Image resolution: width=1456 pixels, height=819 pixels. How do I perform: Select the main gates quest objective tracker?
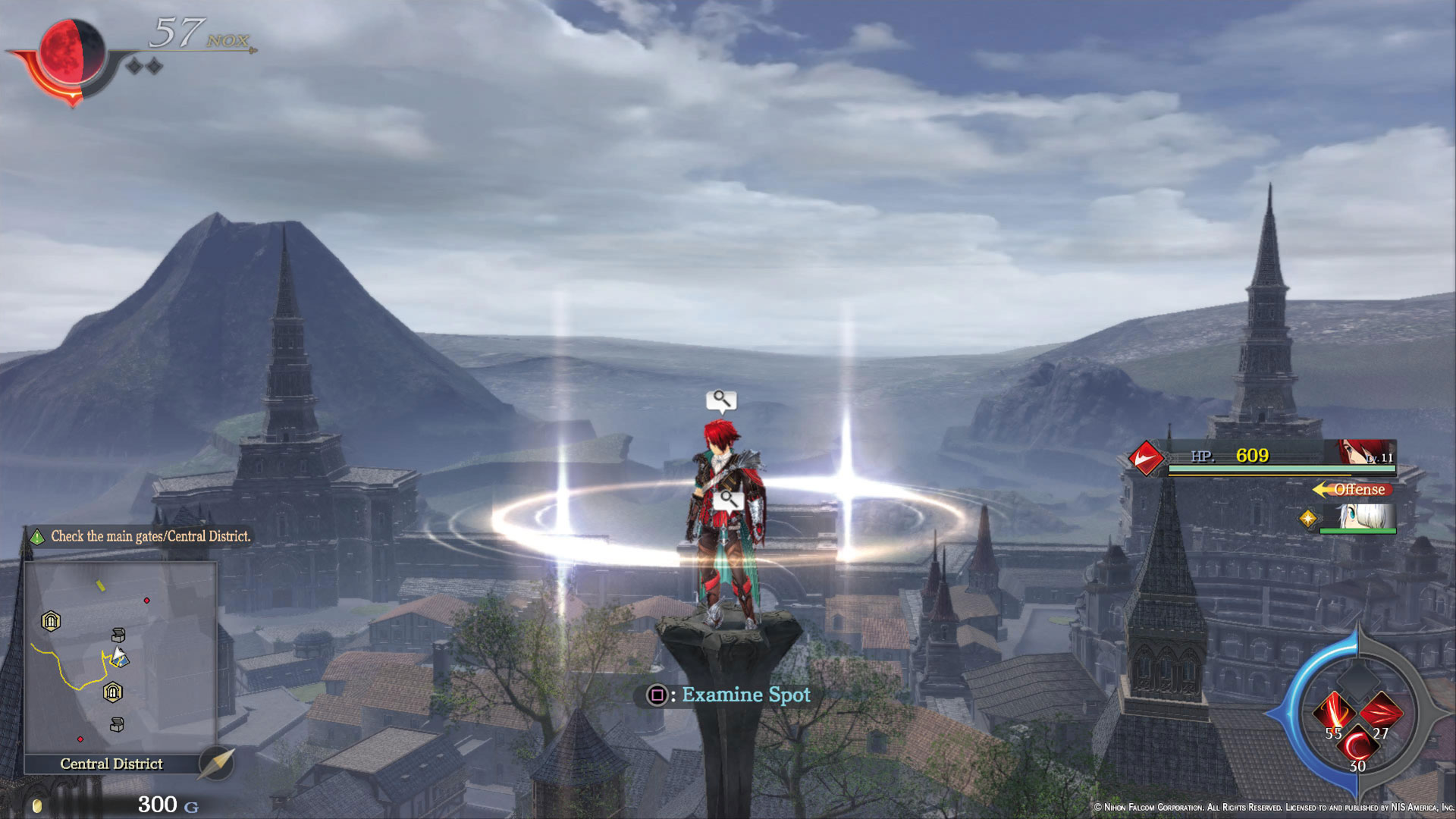tap(140, 536)
